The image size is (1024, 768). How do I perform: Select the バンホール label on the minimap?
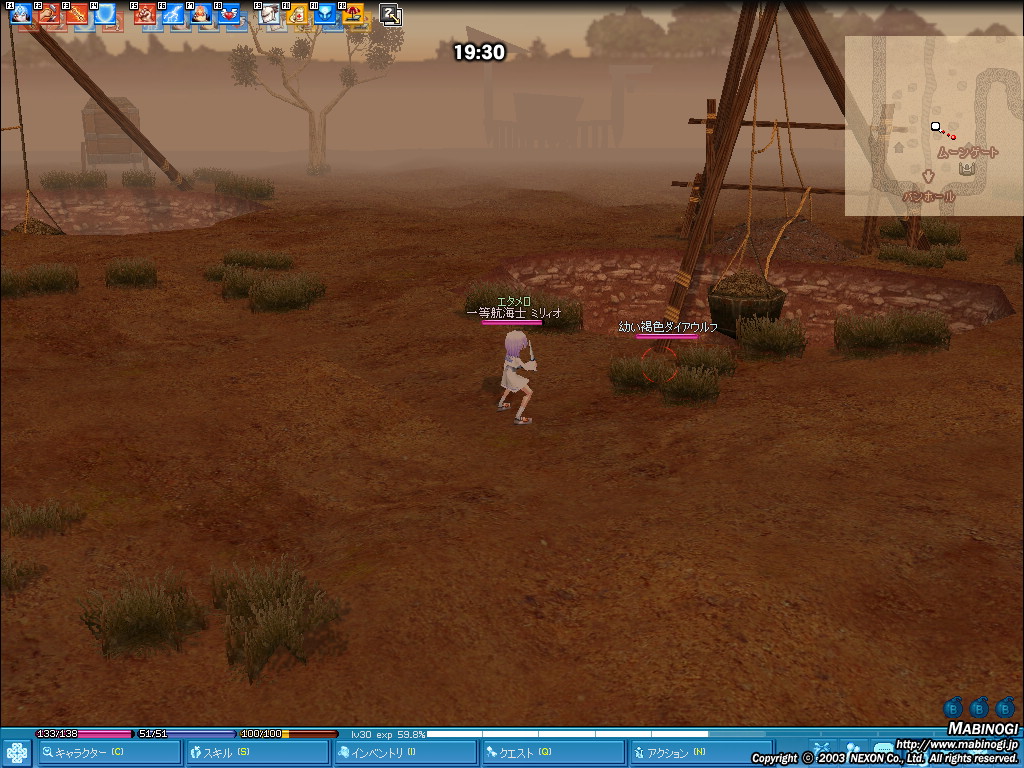tap(928, 197)
